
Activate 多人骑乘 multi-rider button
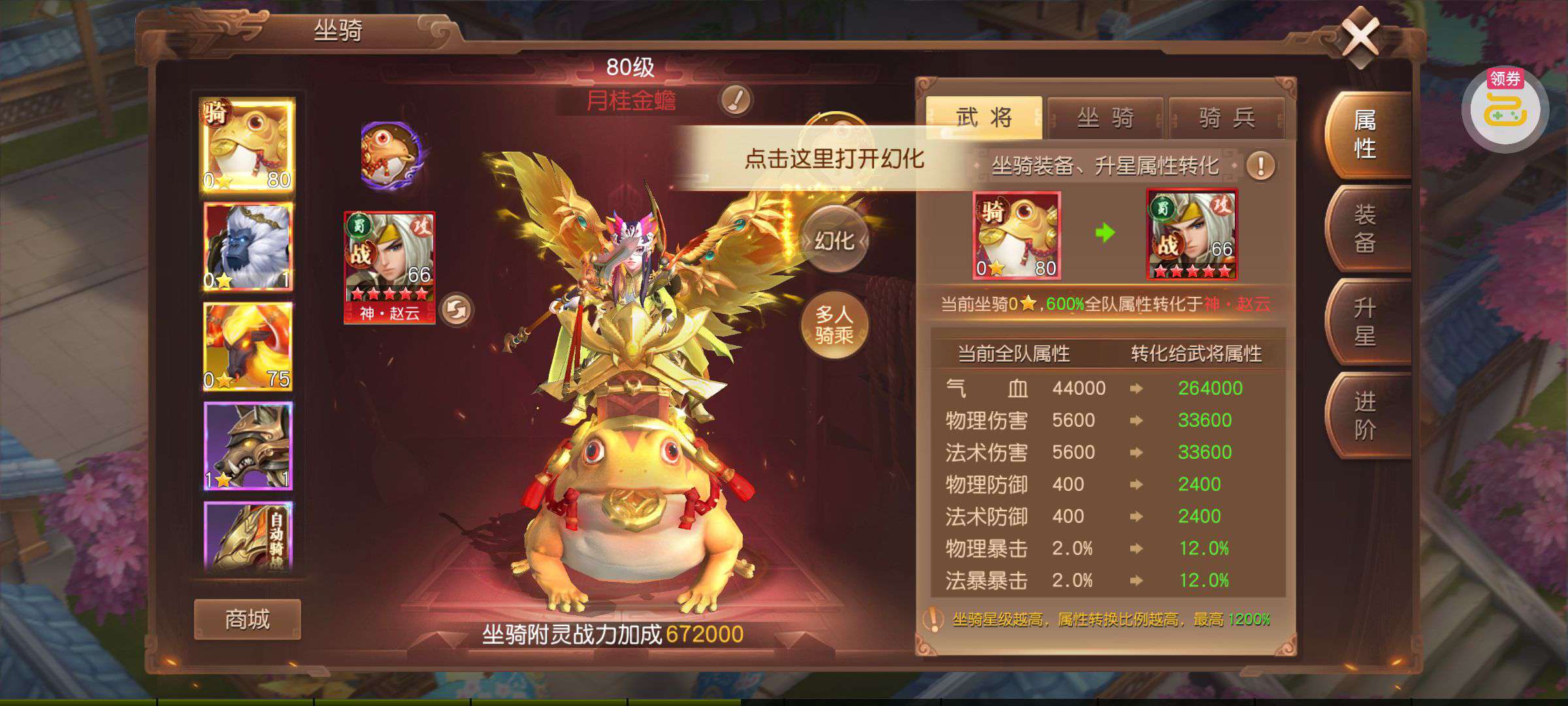834,325
